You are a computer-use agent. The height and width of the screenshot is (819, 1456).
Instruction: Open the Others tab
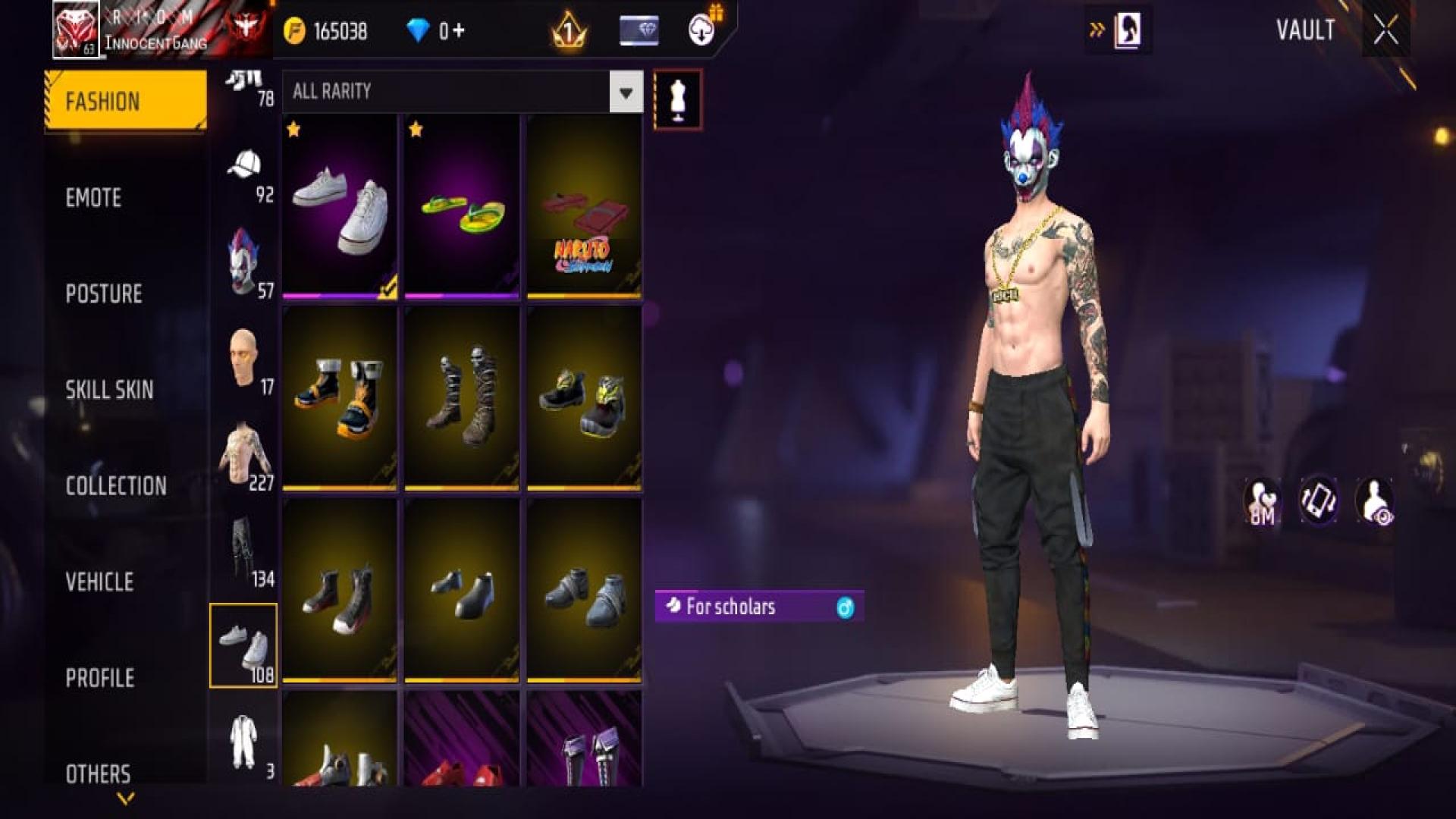[x=98, y=773]
